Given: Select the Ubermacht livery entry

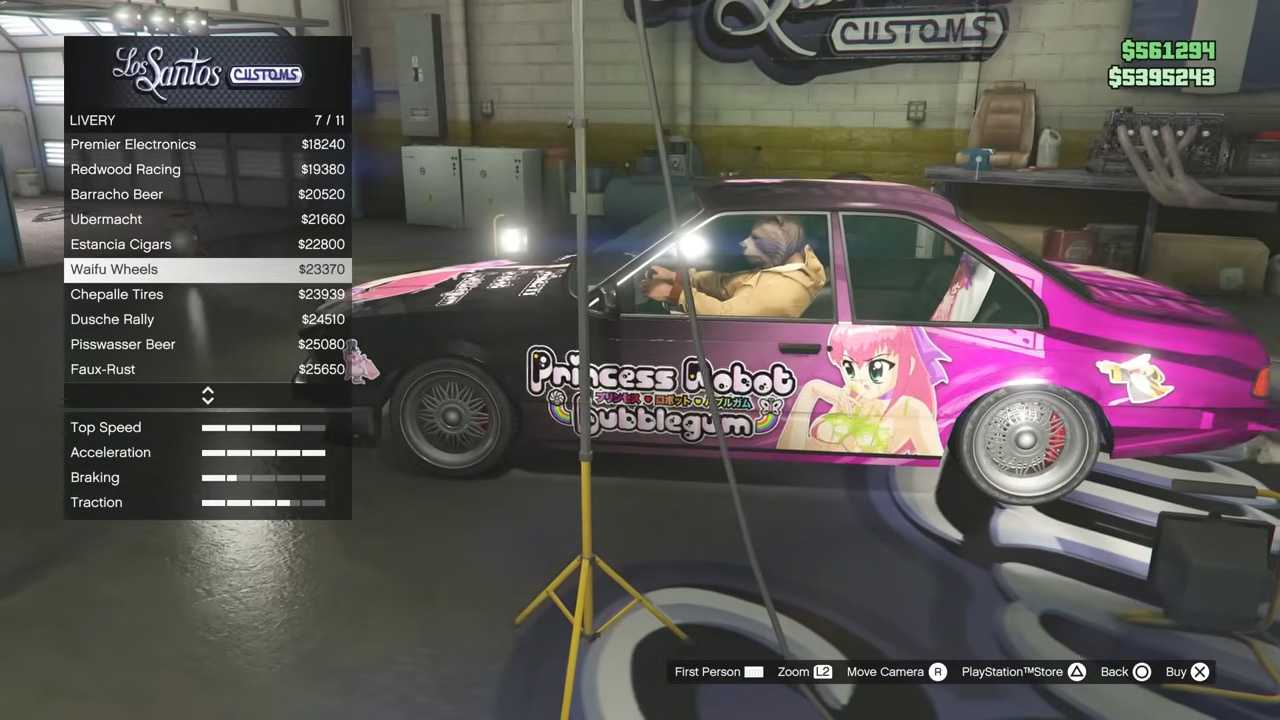Looking at the screenshot, I should pos(207,220).
